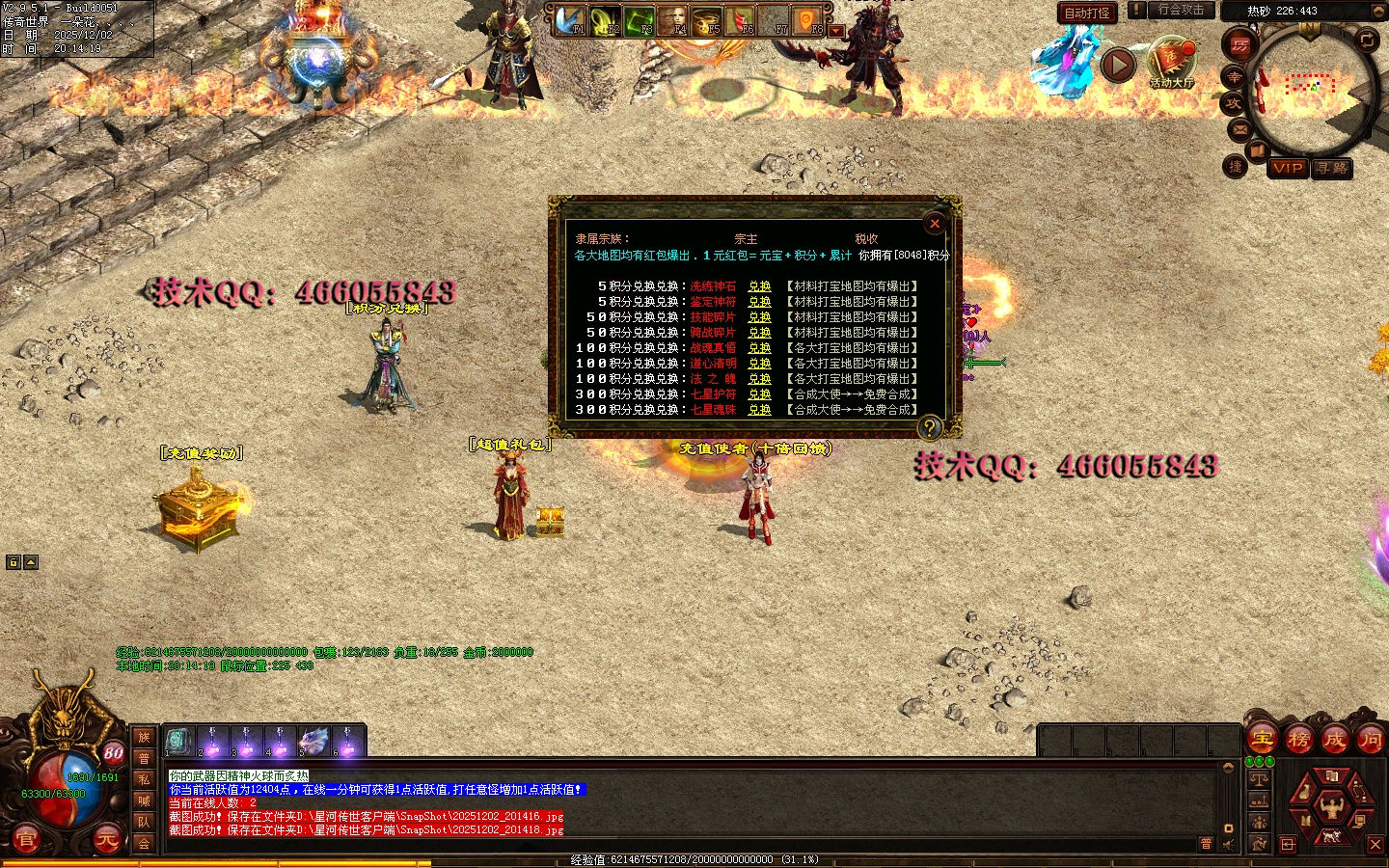
Task: Click the round play arrow button
Action: coord(1118,66)
